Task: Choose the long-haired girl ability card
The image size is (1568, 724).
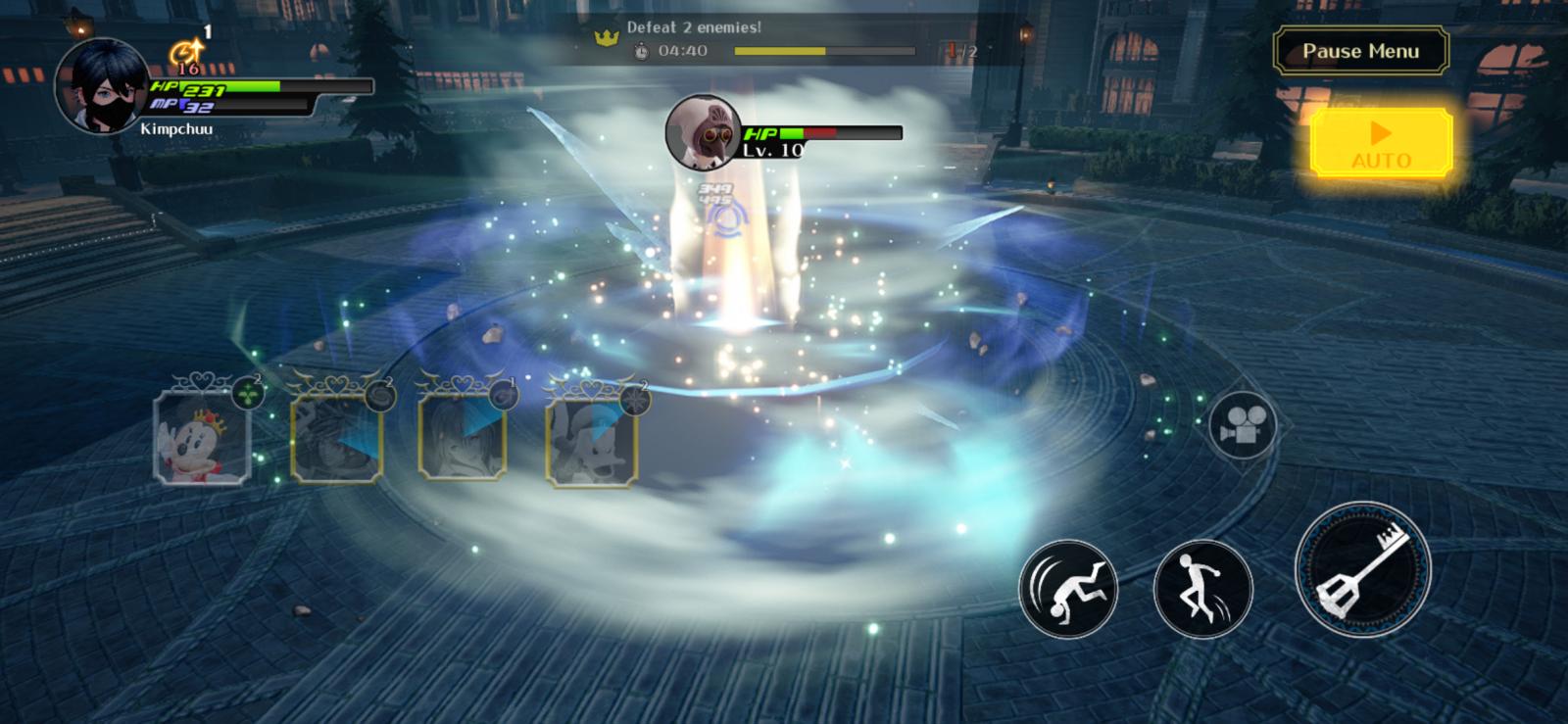Action: 463,437
